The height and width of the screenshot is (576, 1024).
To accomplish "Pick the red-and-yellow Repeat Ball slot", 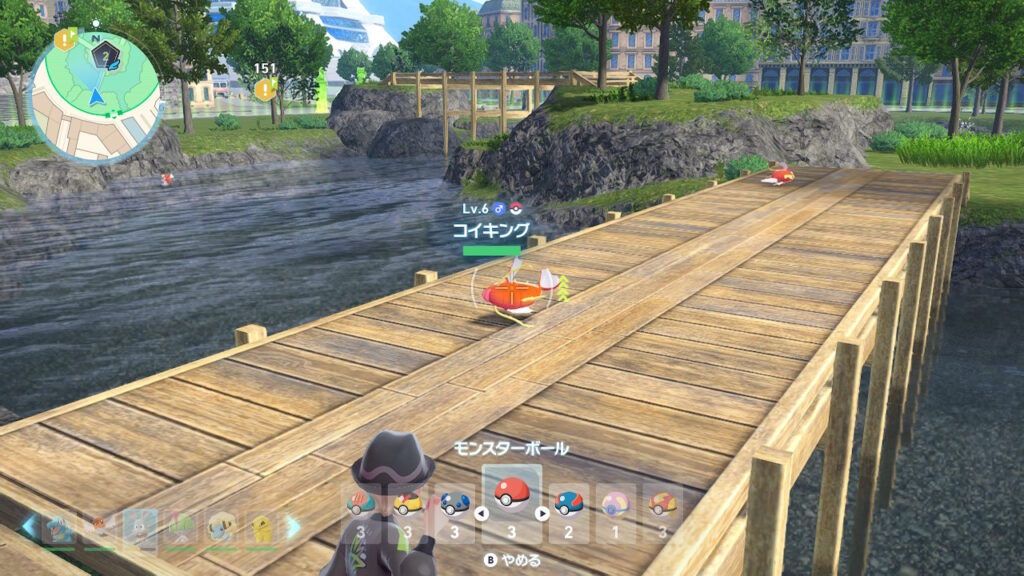I will point(661,503).
